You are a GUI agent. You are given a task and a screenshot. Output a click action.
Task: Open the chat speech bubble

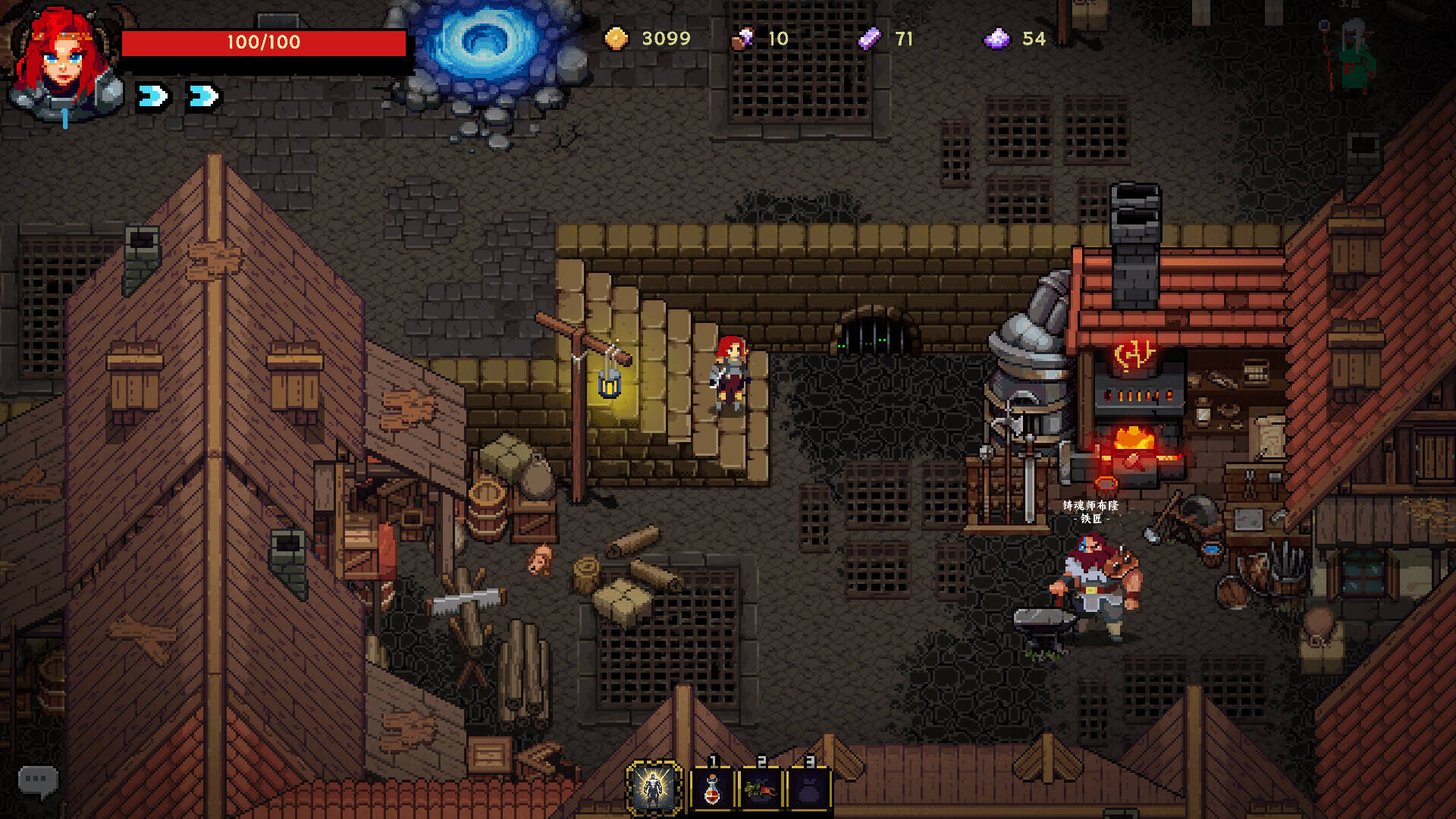pyautogui.click(x=37, y=780)
